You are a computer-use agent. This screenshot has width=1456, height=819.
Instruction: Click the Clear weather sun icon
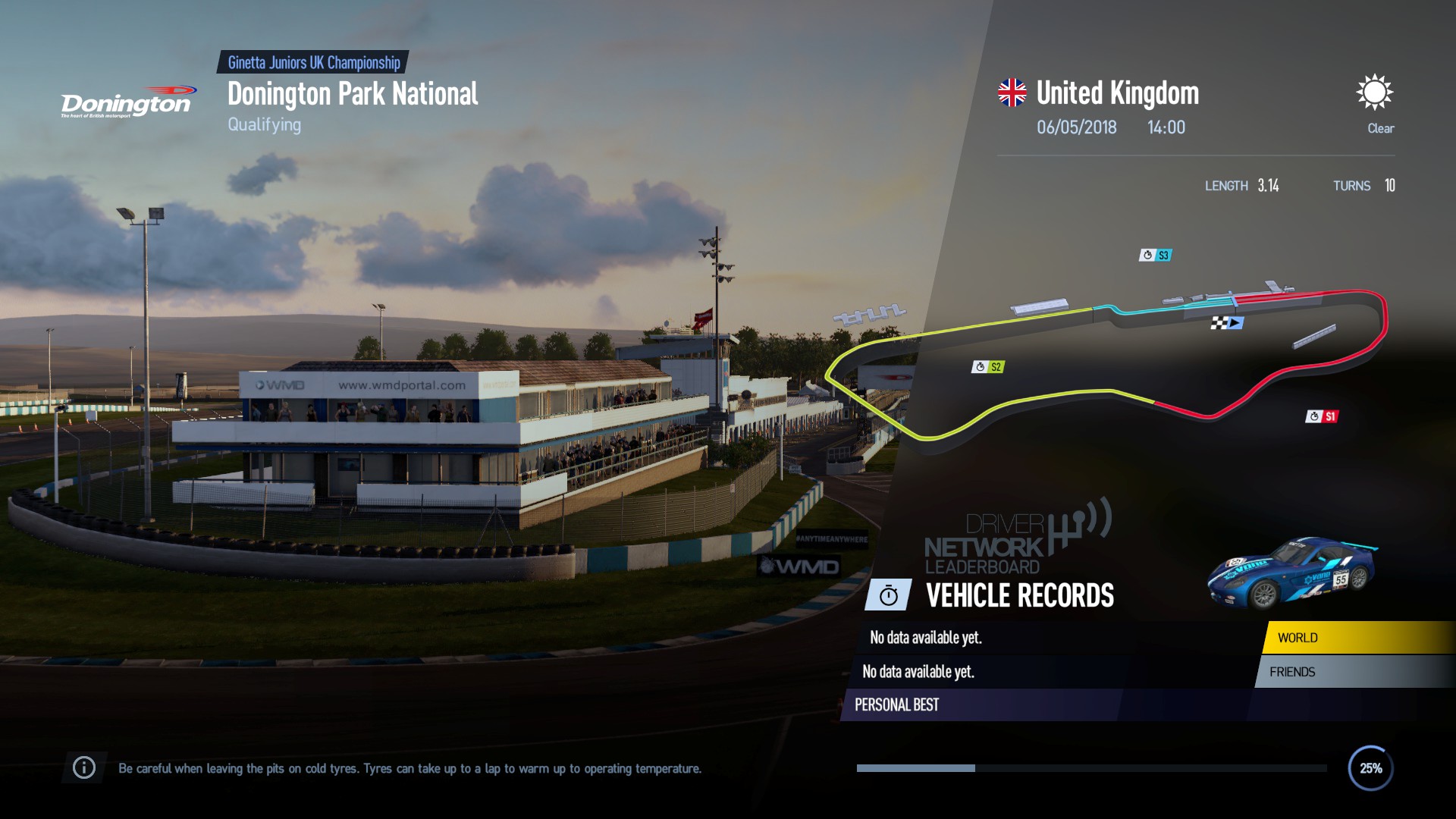1375,93
